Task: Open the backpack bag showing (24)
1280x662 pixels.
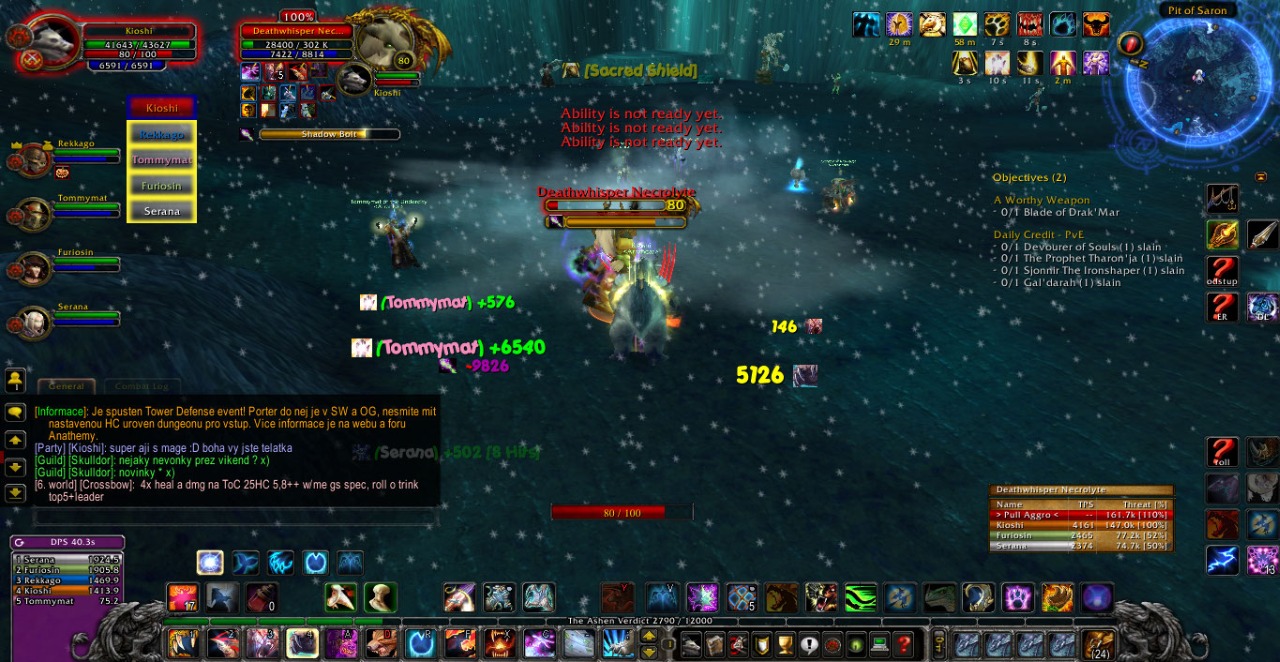Action: pyautogui.click(x=1098, y=643)
